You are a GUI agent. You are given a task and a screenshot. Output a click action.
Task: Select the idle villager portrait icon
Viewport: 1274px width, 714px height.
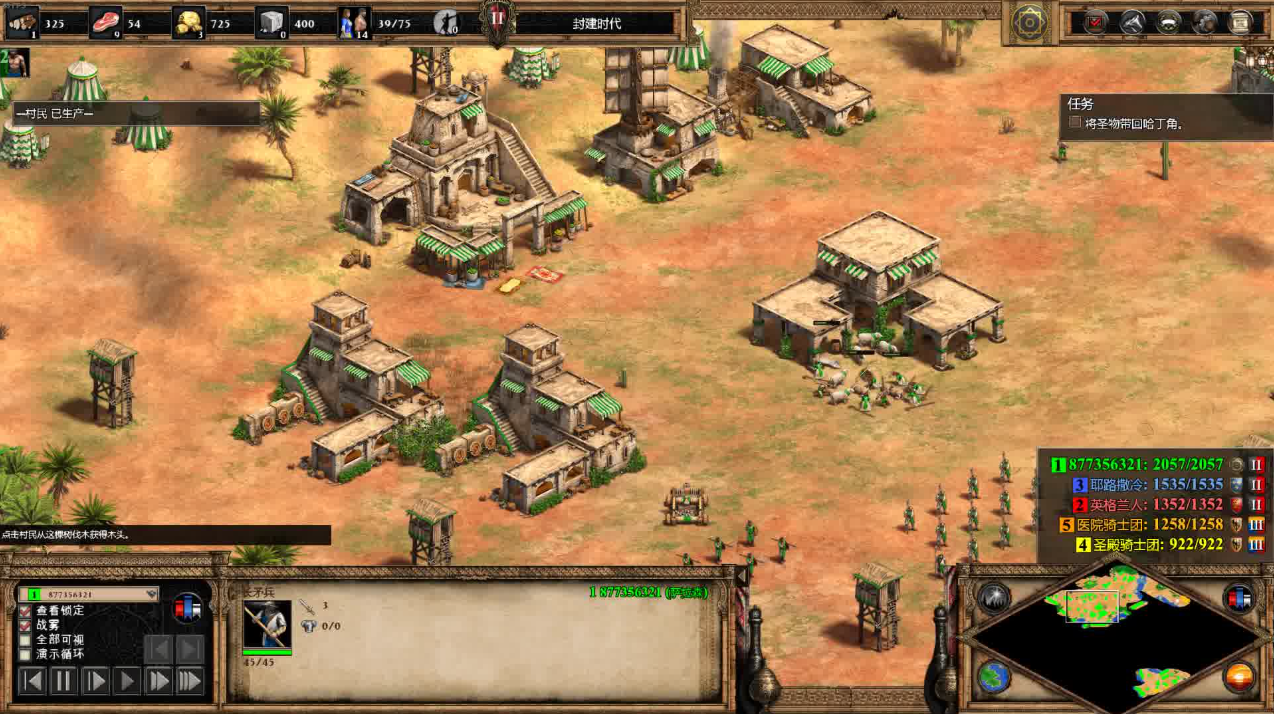(16, 63)
